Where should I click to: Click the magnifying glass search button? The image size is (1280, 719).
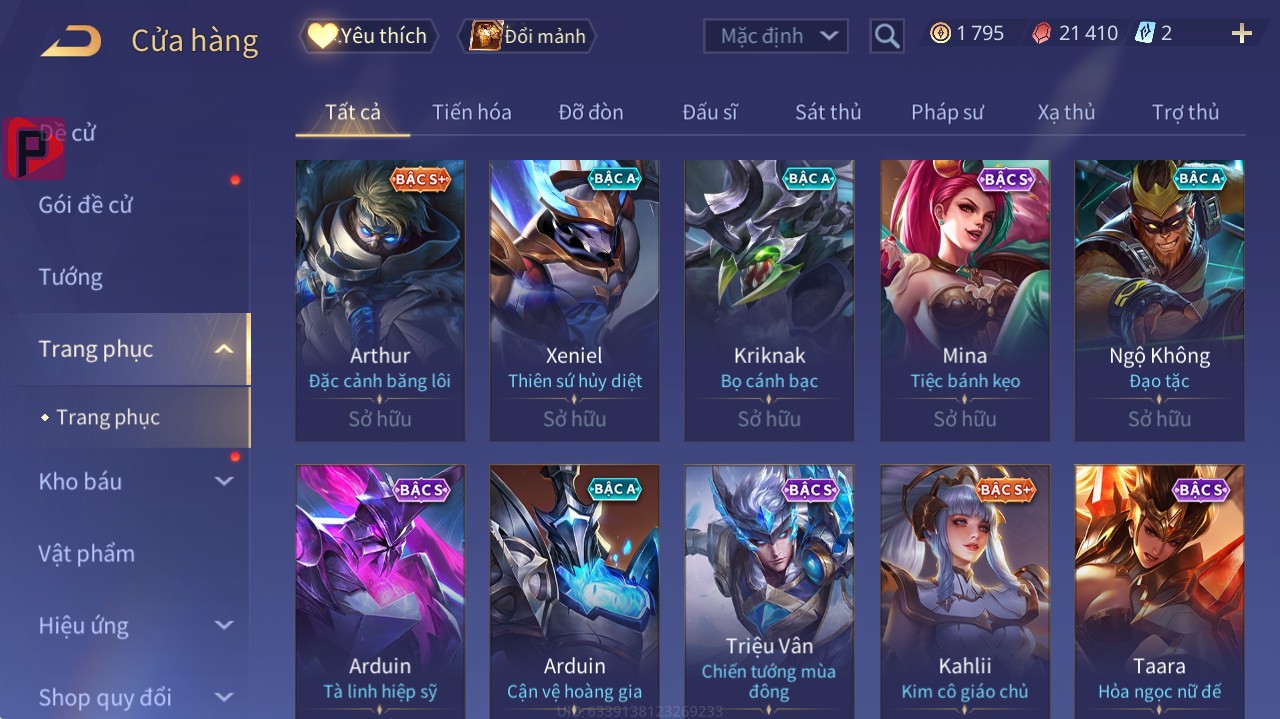click(886, 36)
